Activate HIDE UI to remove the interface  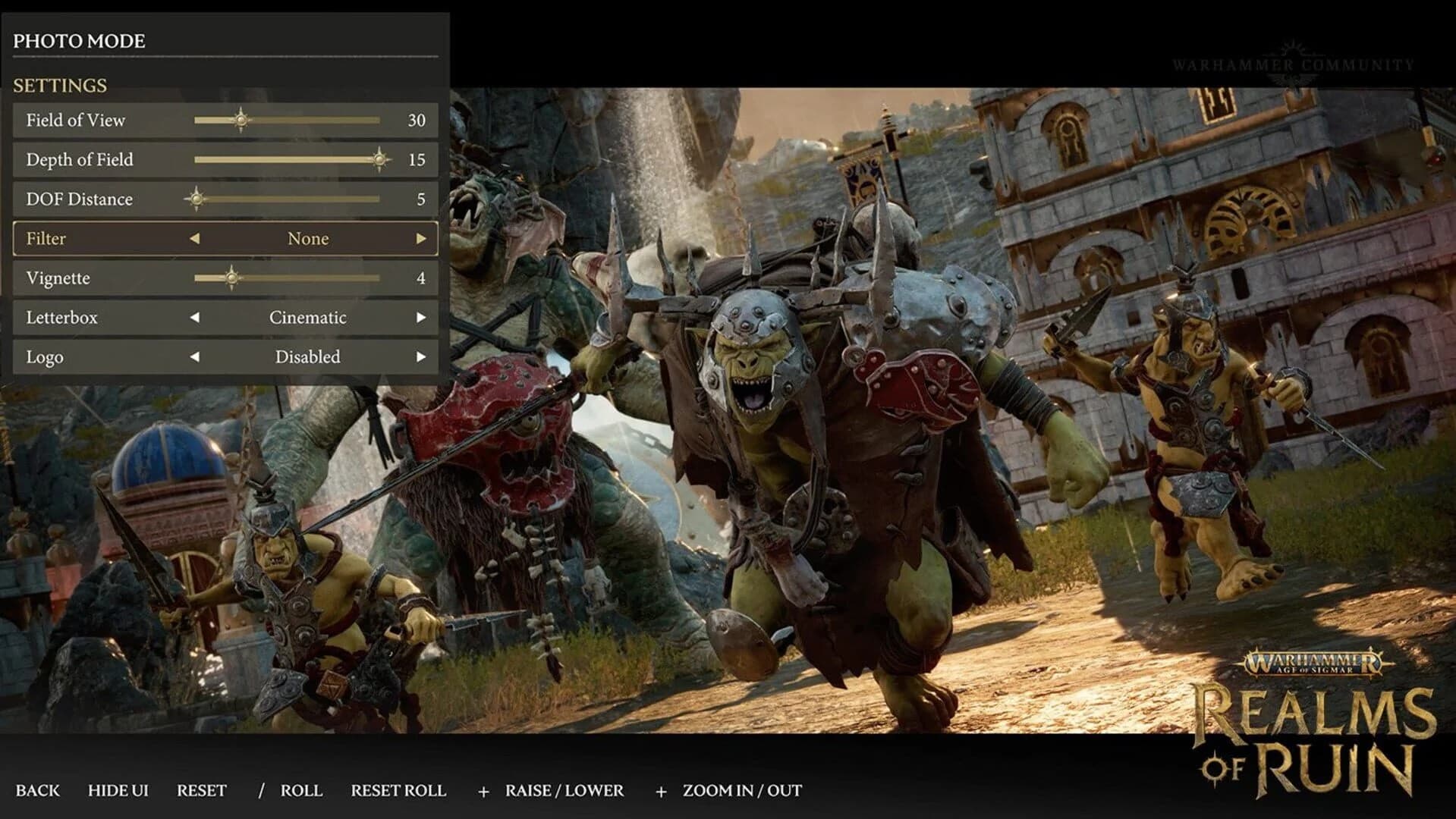point(118,790)
